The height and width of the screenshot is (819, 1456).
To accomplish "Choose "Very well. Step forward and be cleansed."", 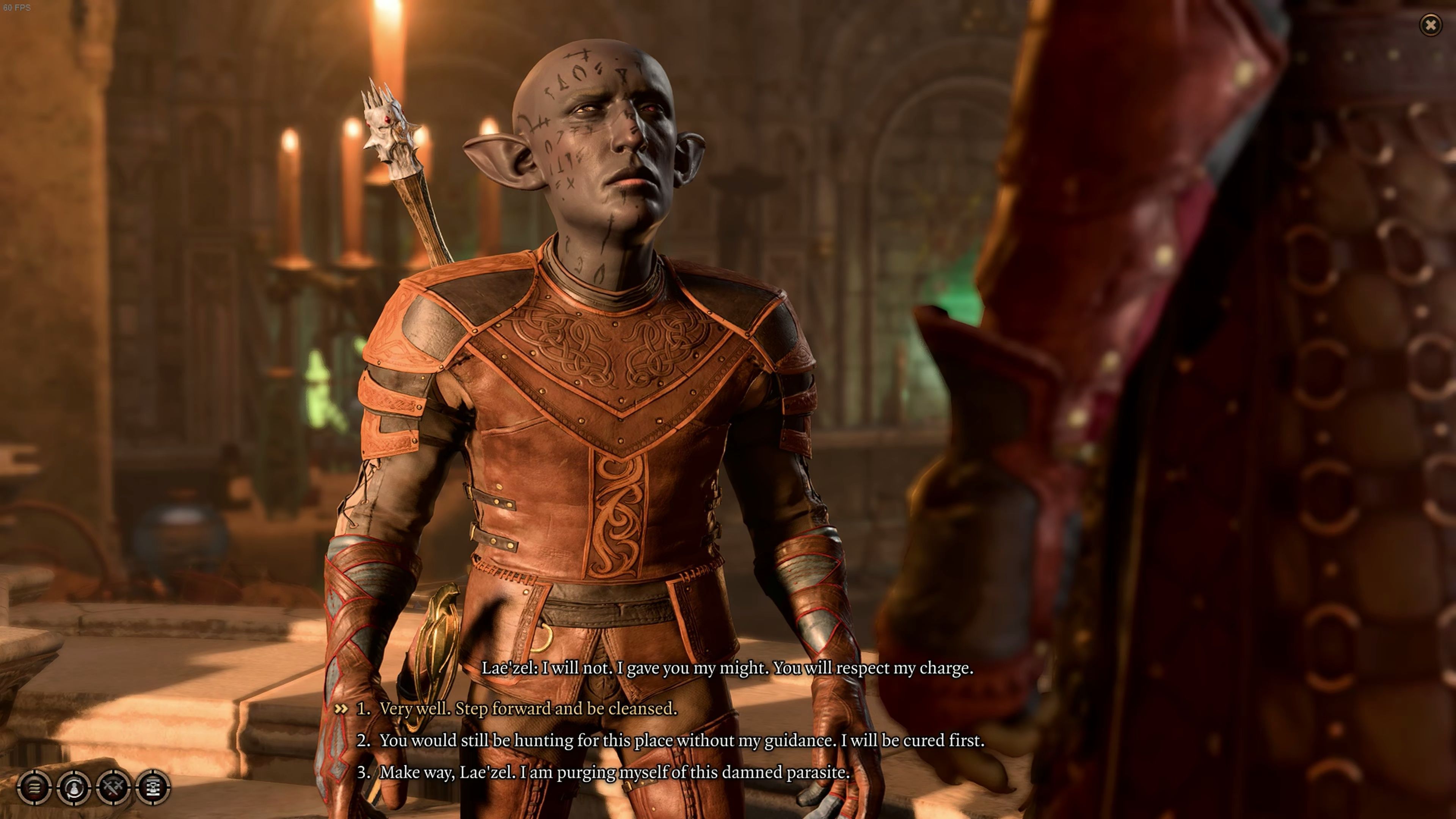I will click(x=528, y=708).
